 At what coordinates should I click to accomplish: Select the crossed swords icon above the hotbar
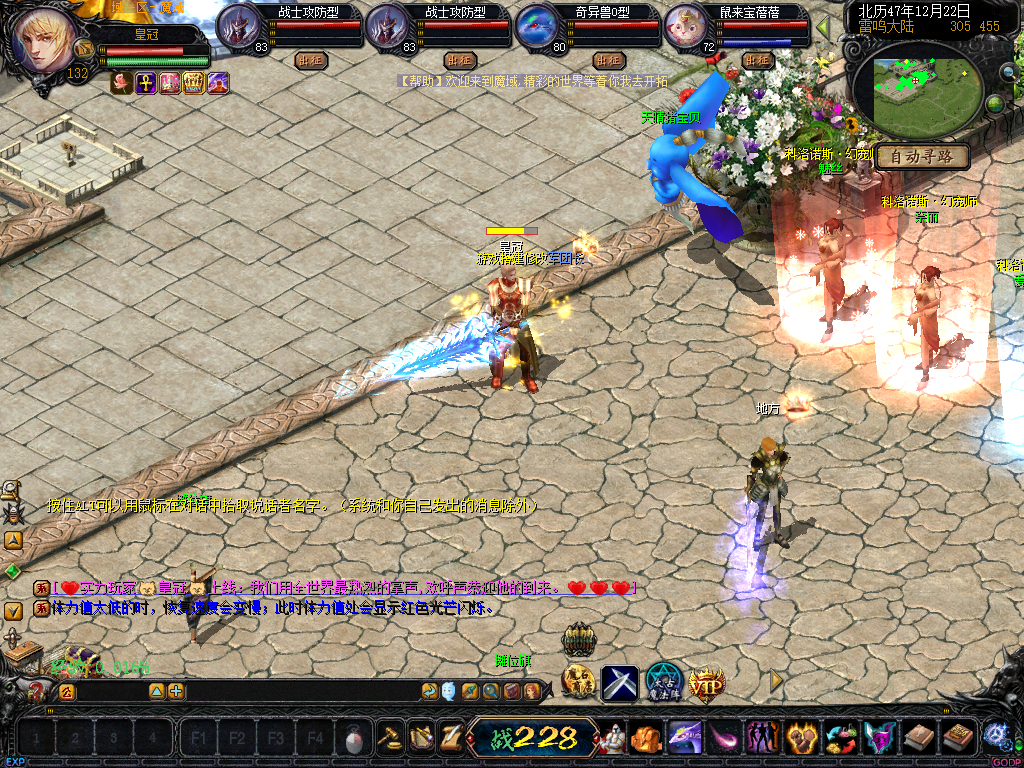point(620,683)
